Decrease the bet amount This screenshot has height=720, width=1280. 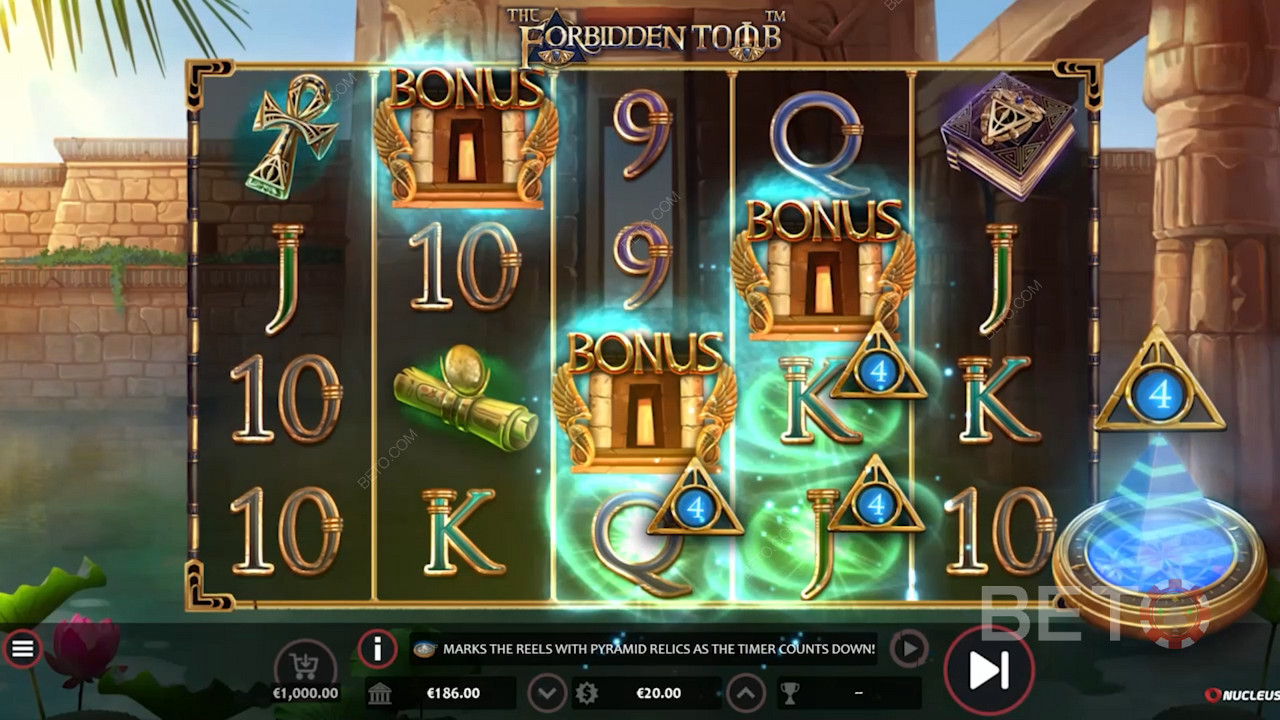coord(546,692)
